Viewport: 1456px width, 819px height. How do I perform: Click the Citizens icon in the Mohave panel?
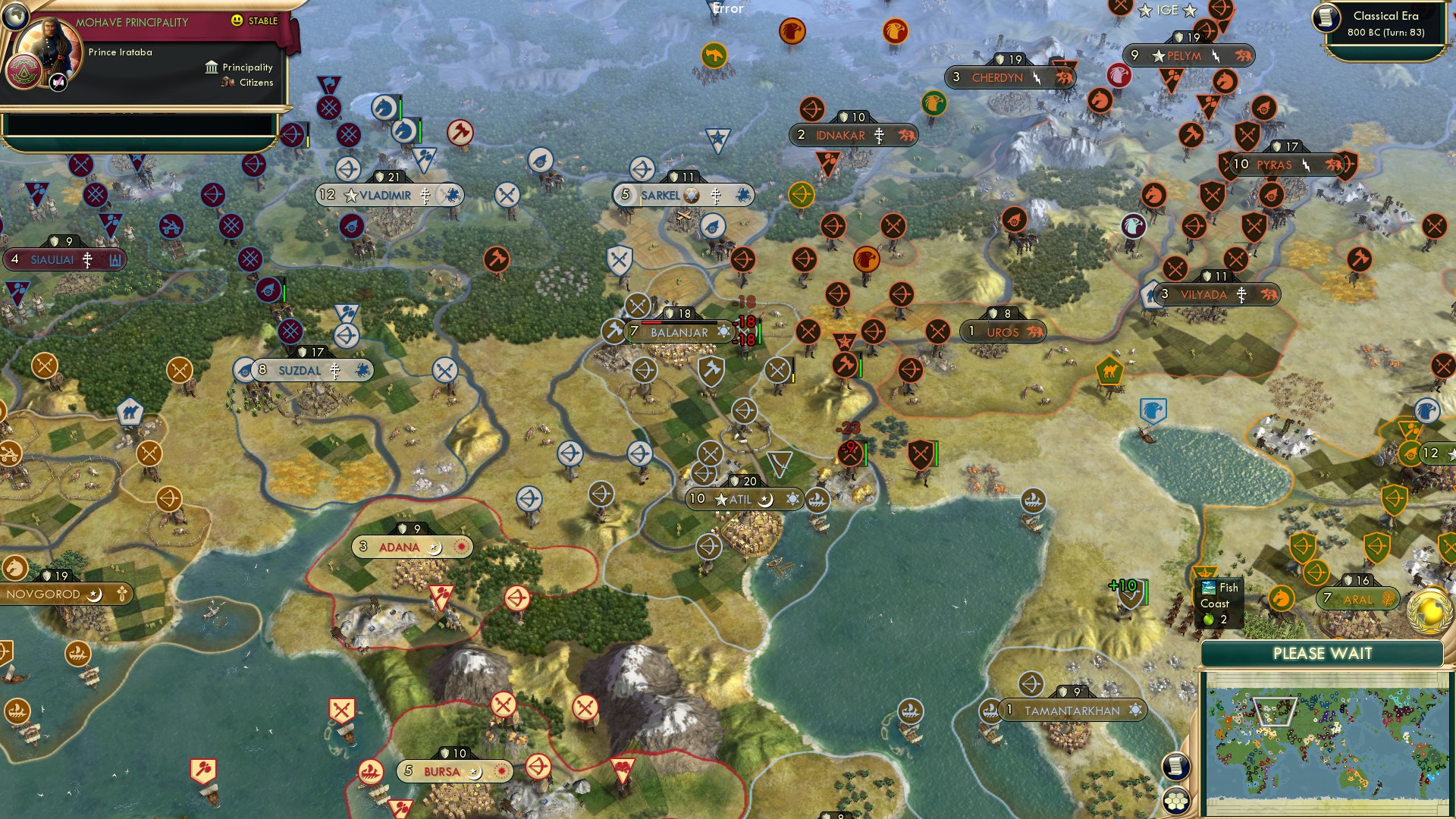(x=228, y=83)
